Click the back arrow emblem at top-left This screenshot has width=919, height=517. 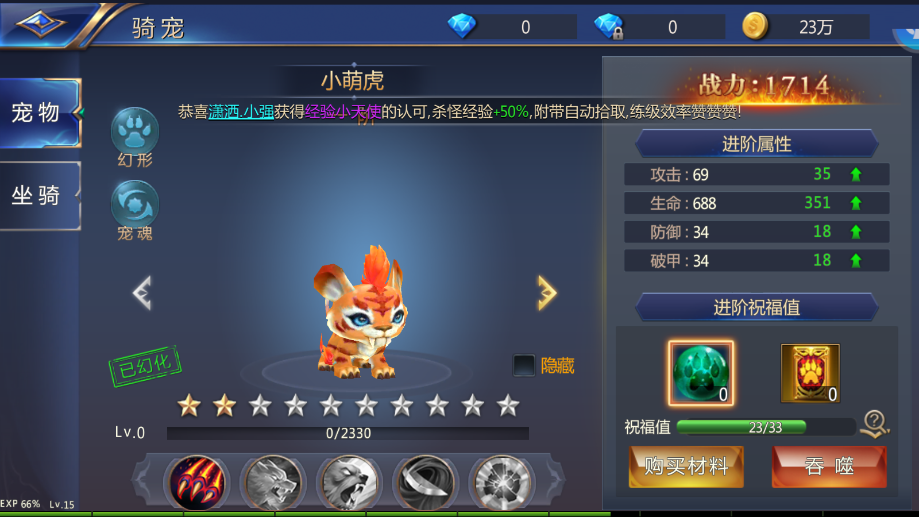tap(42, 22)
